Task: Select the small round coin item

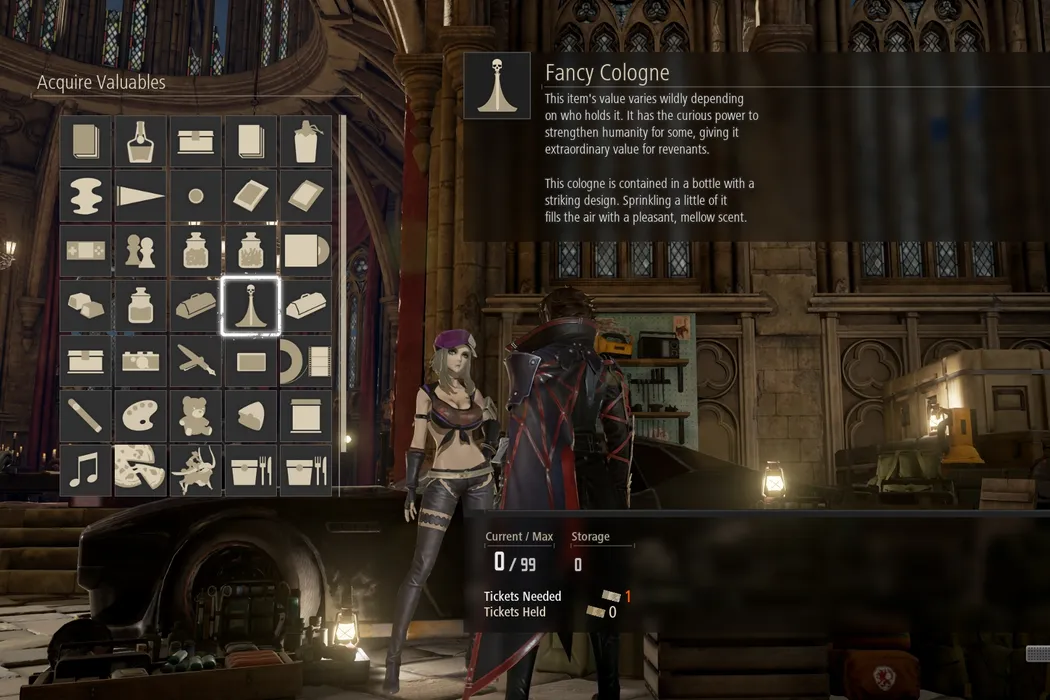Action: 195,197
